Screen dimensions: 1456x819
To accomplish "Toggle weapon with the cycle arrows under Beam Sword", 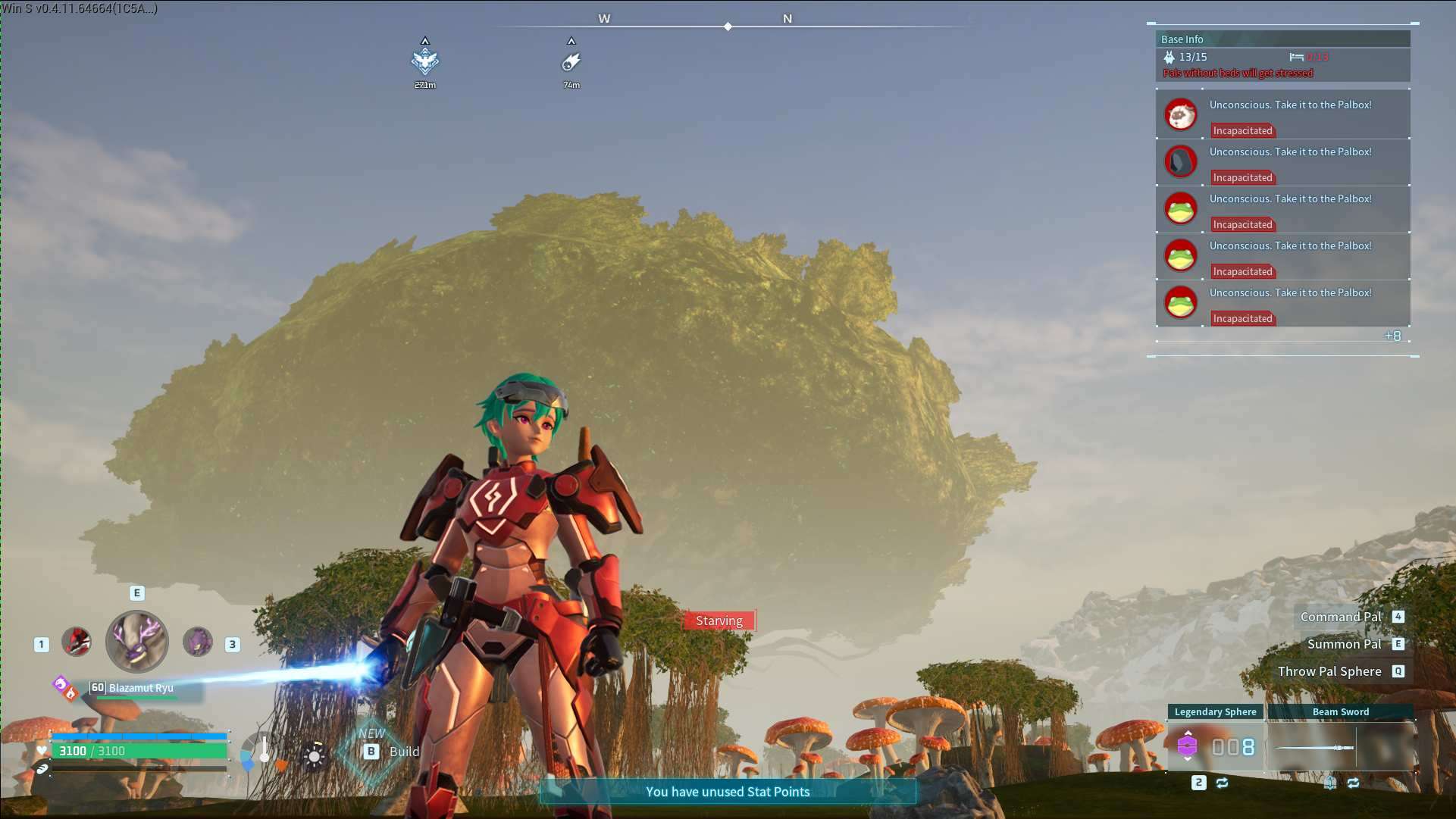I will [x=1355, y=782].
